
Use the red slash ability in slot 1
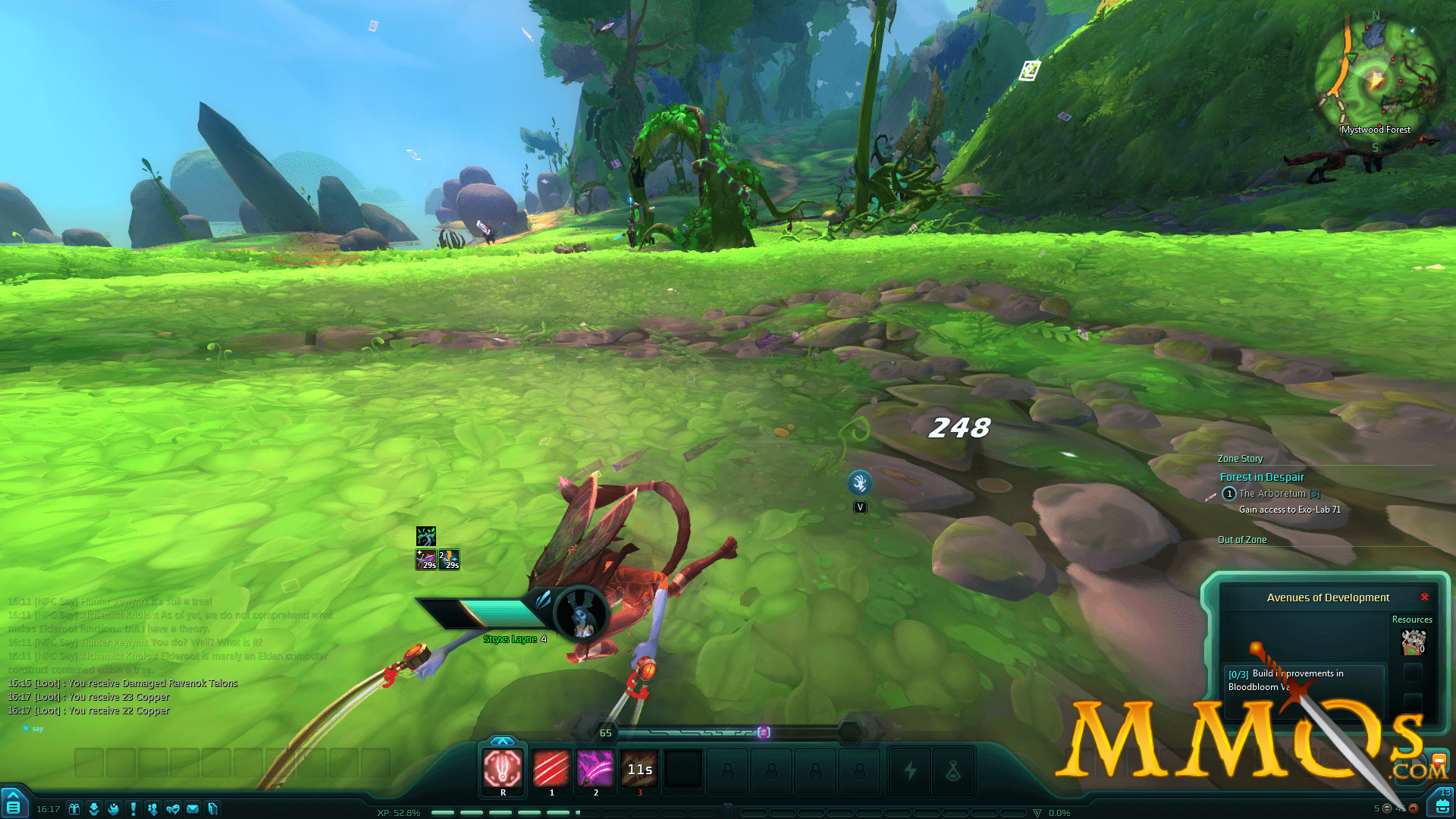[x=551, y=768]
